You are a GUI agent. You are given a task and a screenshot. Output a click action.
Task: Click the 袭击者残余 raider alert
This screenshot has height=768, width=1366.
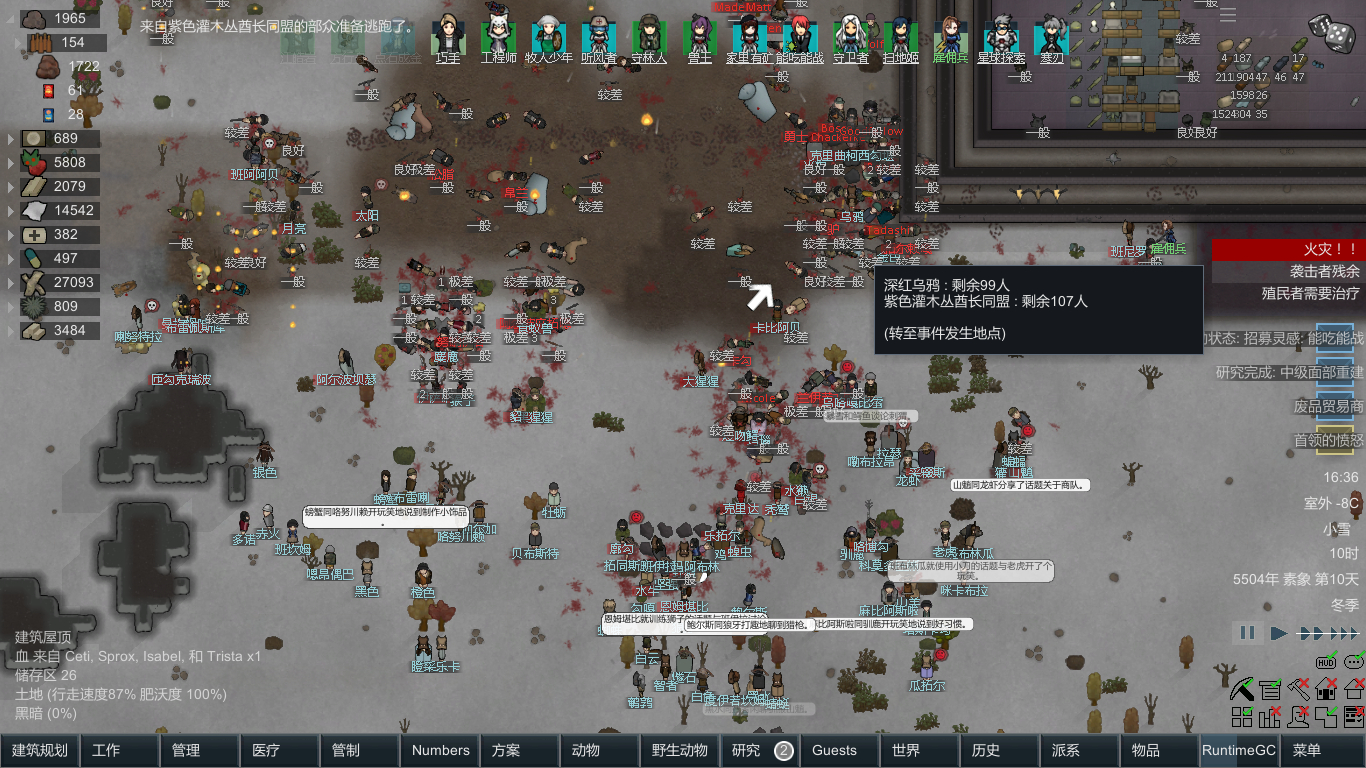tap(1288, 272)
